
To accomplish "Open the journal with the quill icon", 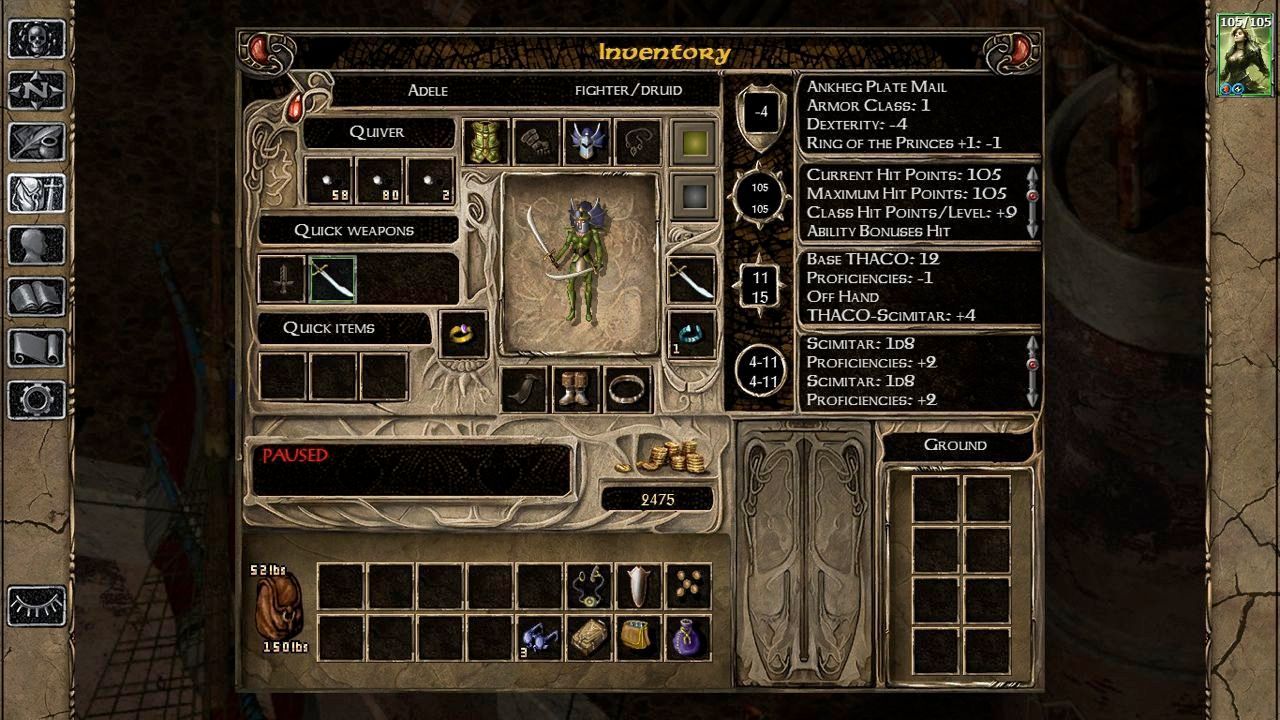I will click(37, 143).
